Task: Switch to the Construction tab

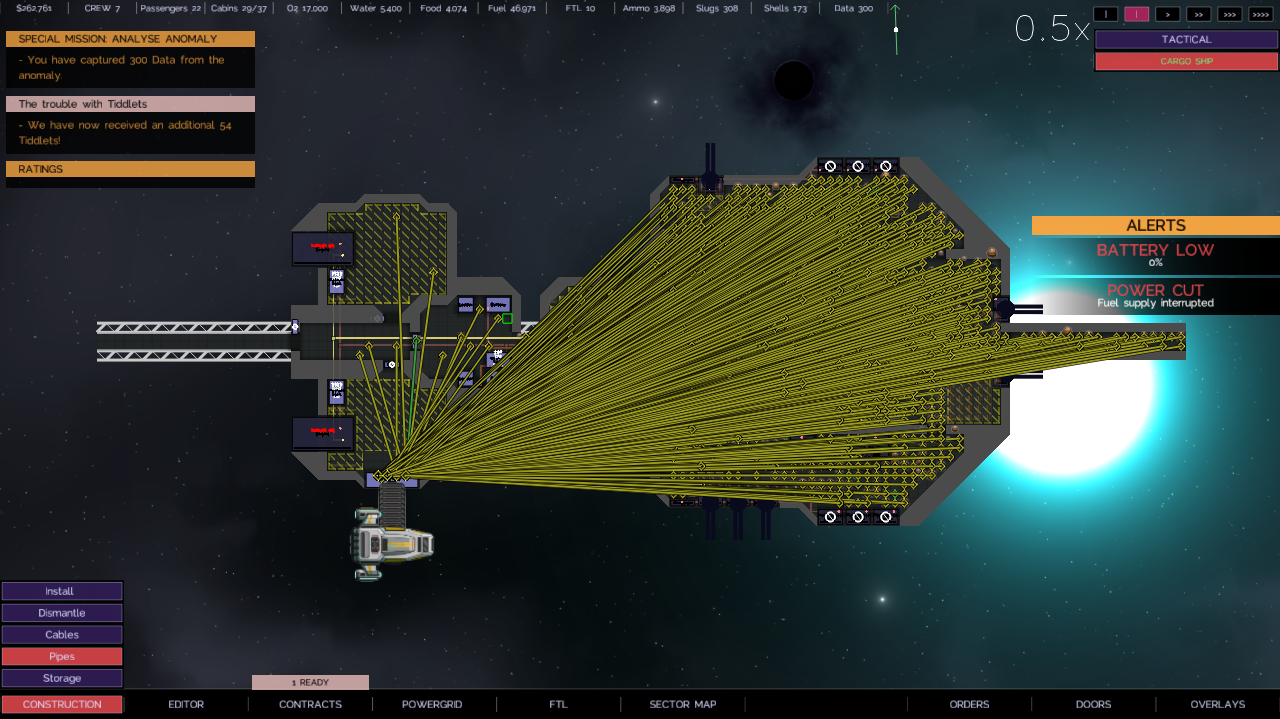Action: coord(62,704)
